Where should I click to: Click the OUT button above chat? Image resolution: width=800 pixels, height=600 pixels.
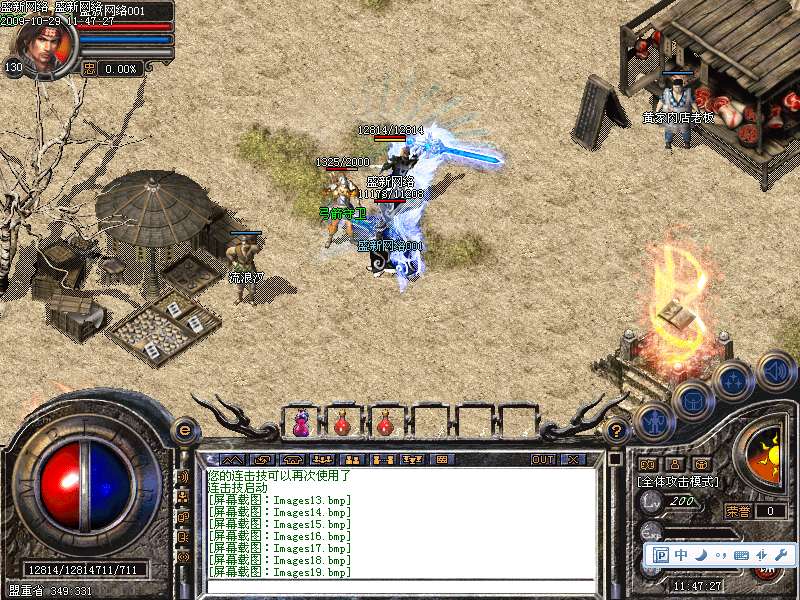(x=543, y=460)
